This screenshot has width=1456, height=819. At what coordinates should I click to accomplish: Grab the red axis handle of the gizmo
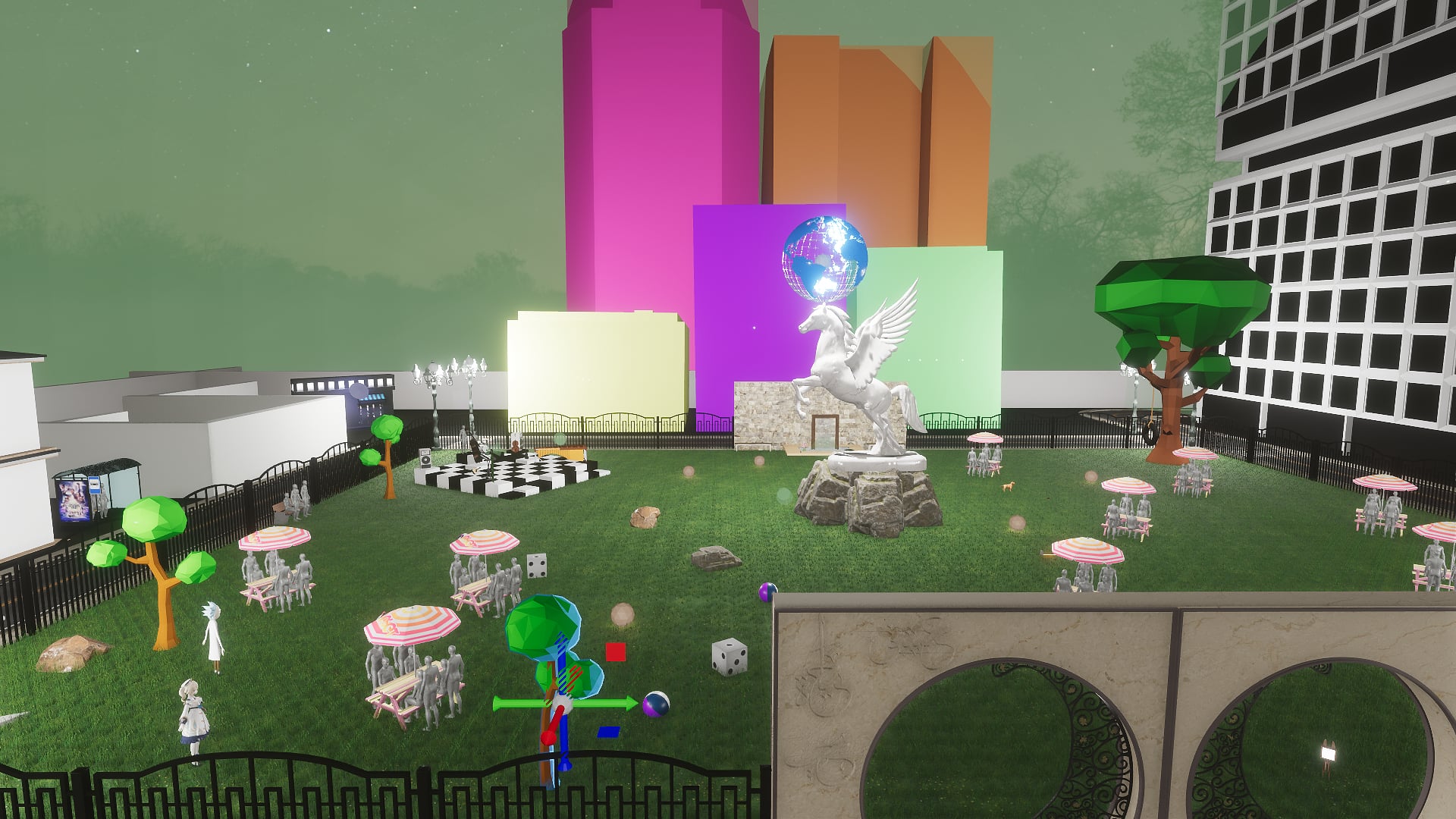point(548,736)
